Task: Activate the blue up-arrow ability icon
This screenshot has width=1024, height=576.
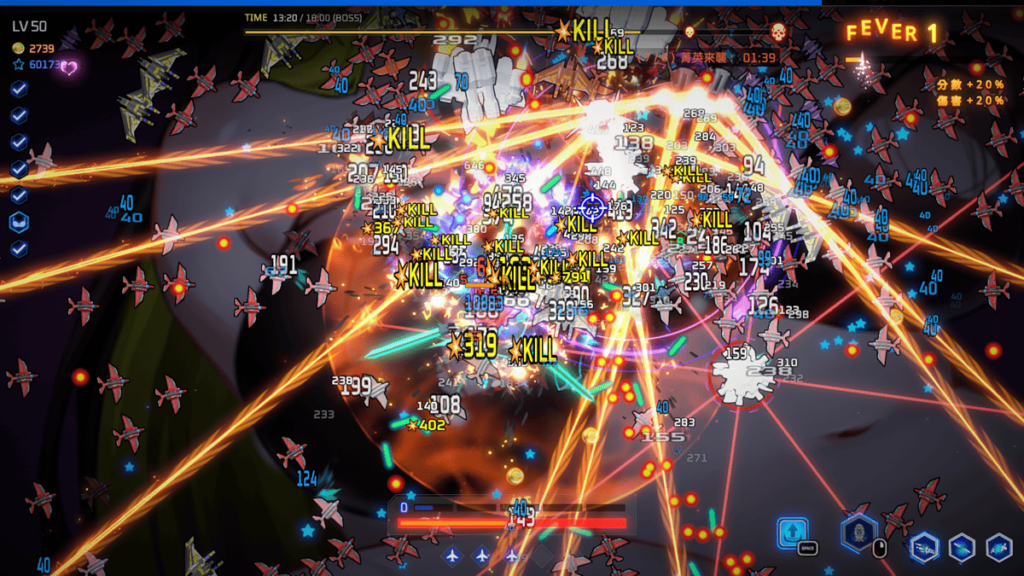Action: pos(792,530)
